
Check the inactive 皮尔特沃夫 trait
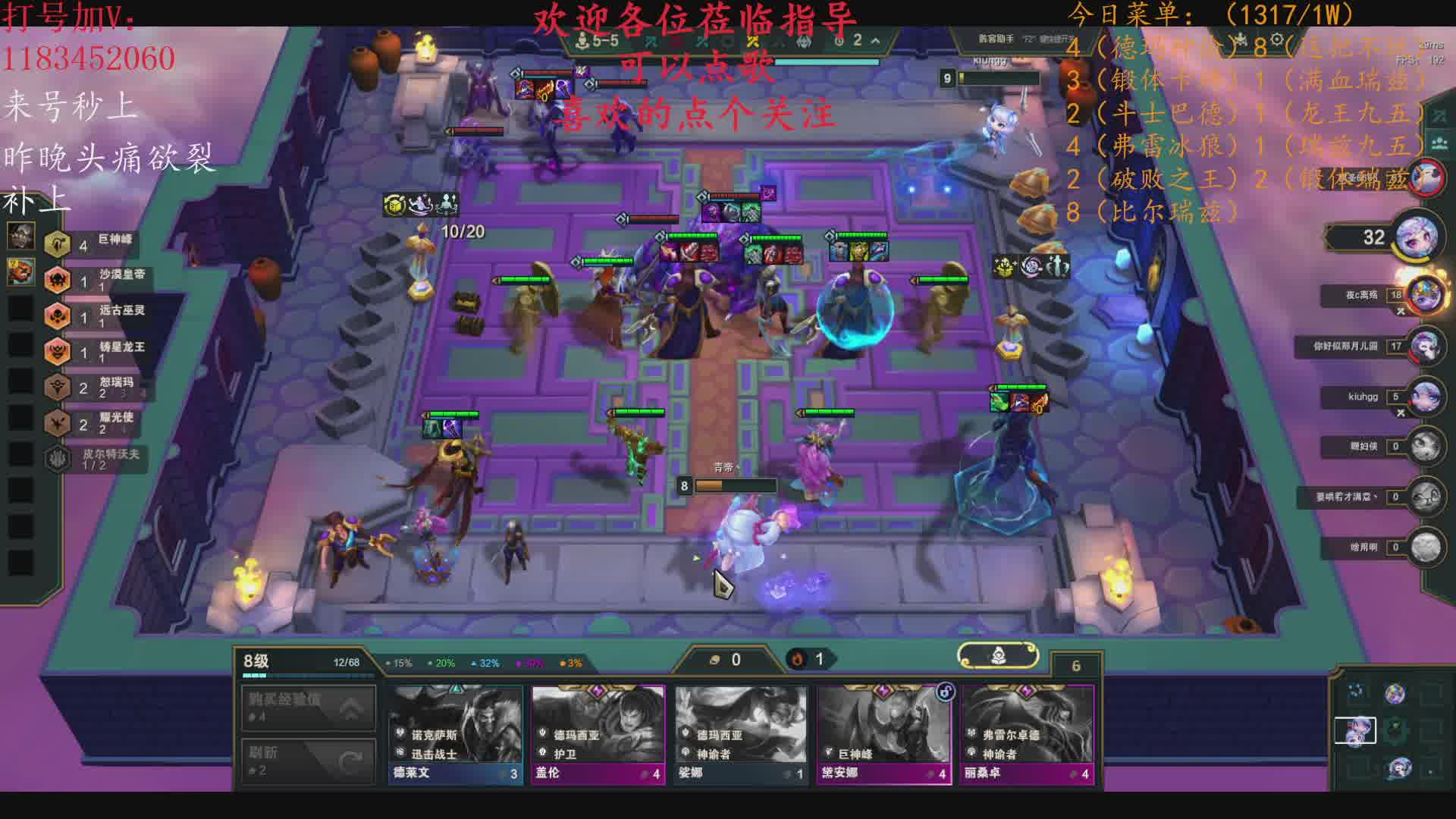coord(97,458)
